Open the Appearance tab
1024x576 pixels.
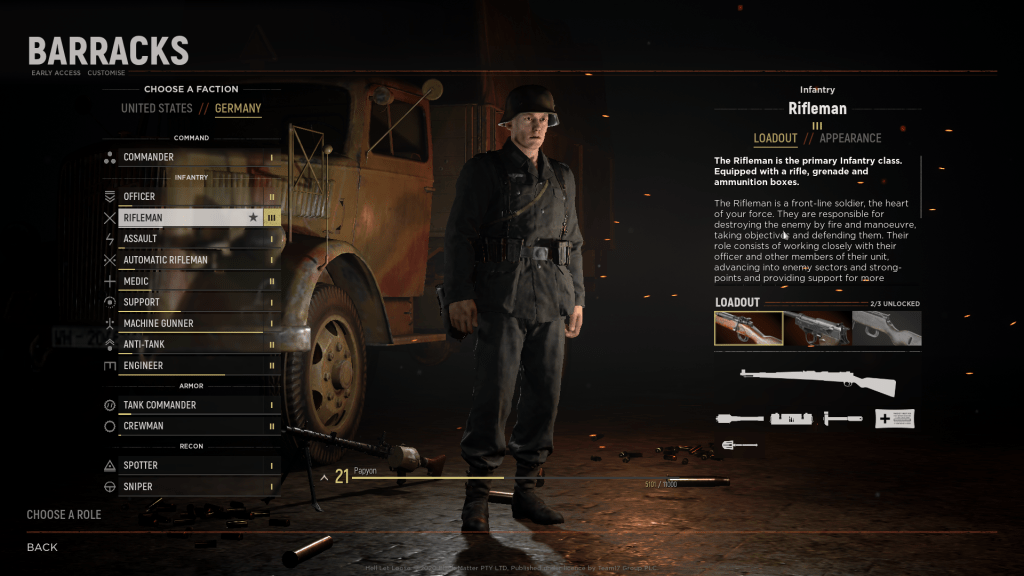click(x=850, y=138)
